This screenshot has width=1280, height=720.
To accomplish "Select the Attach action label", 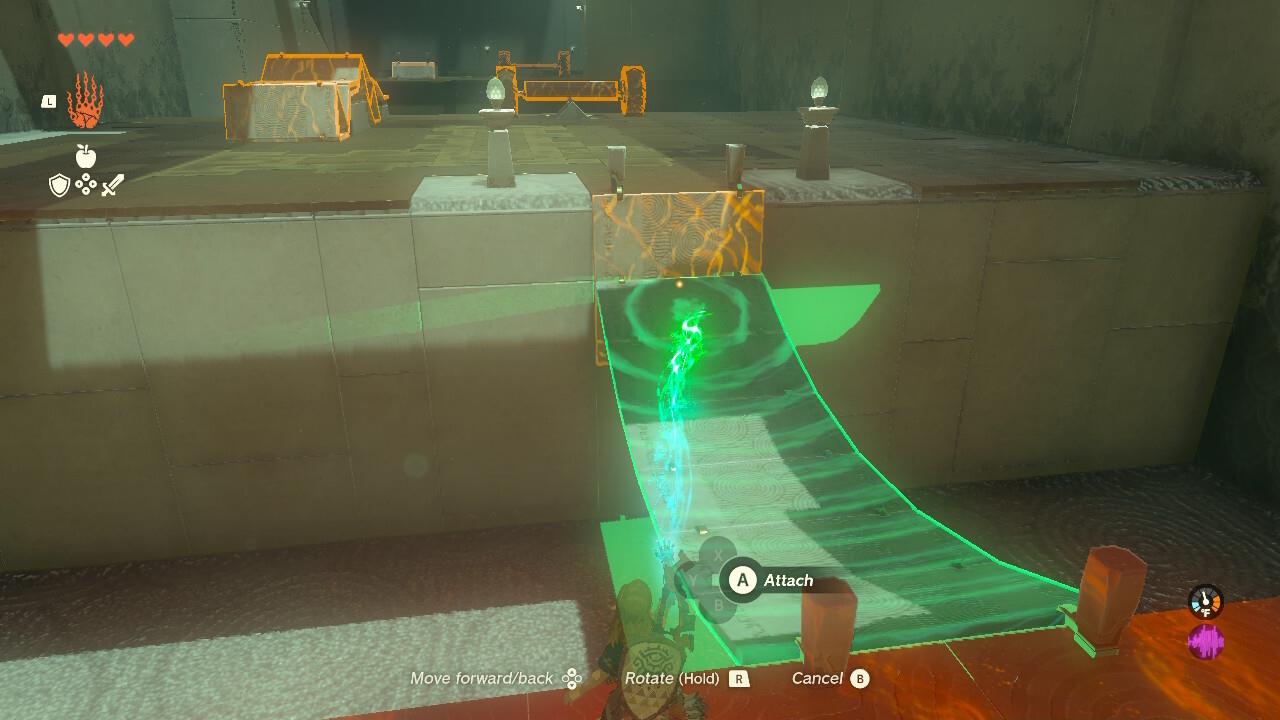I will [787, 580].
